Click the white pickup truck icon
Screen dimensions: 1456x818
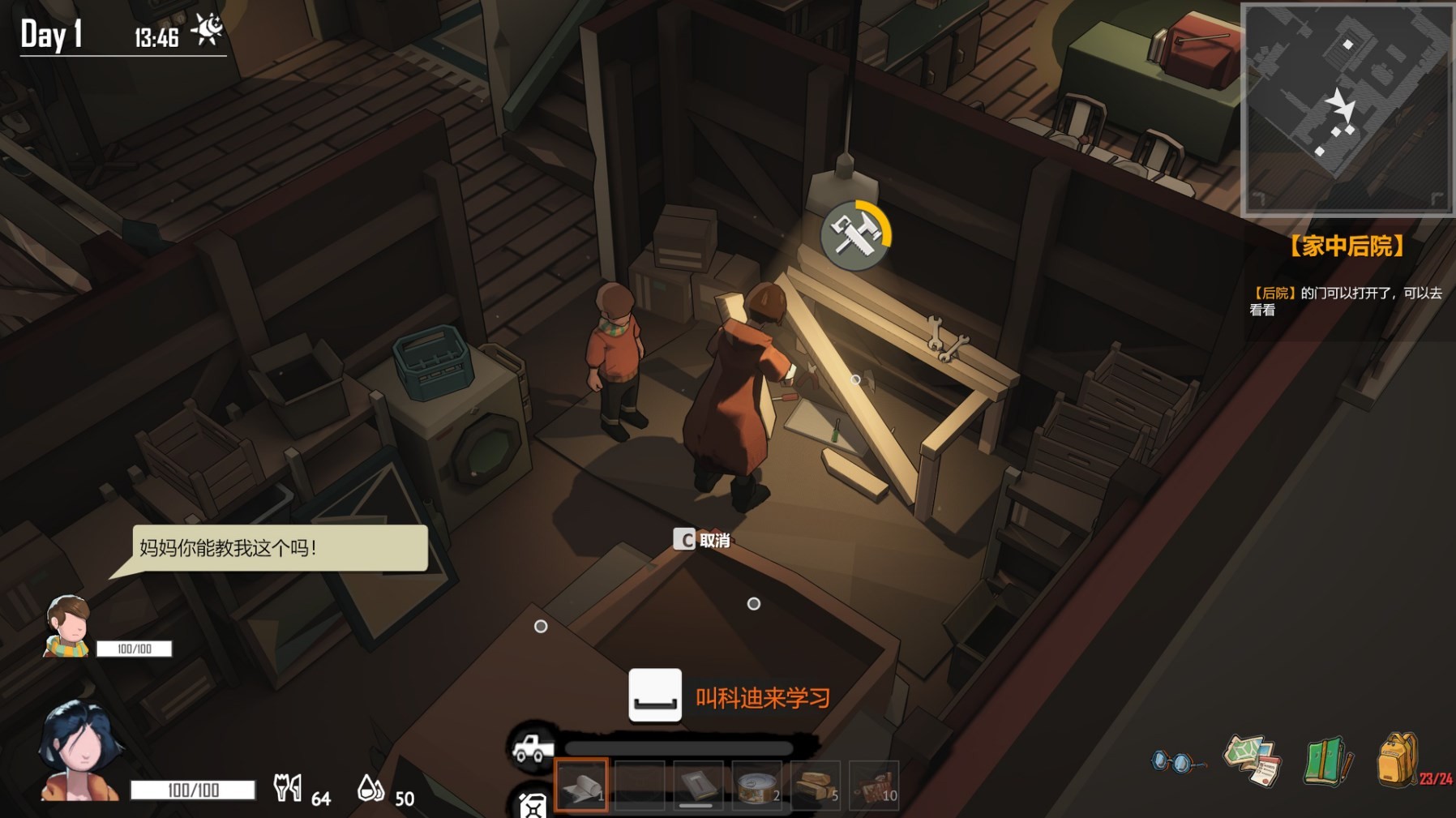533,747
